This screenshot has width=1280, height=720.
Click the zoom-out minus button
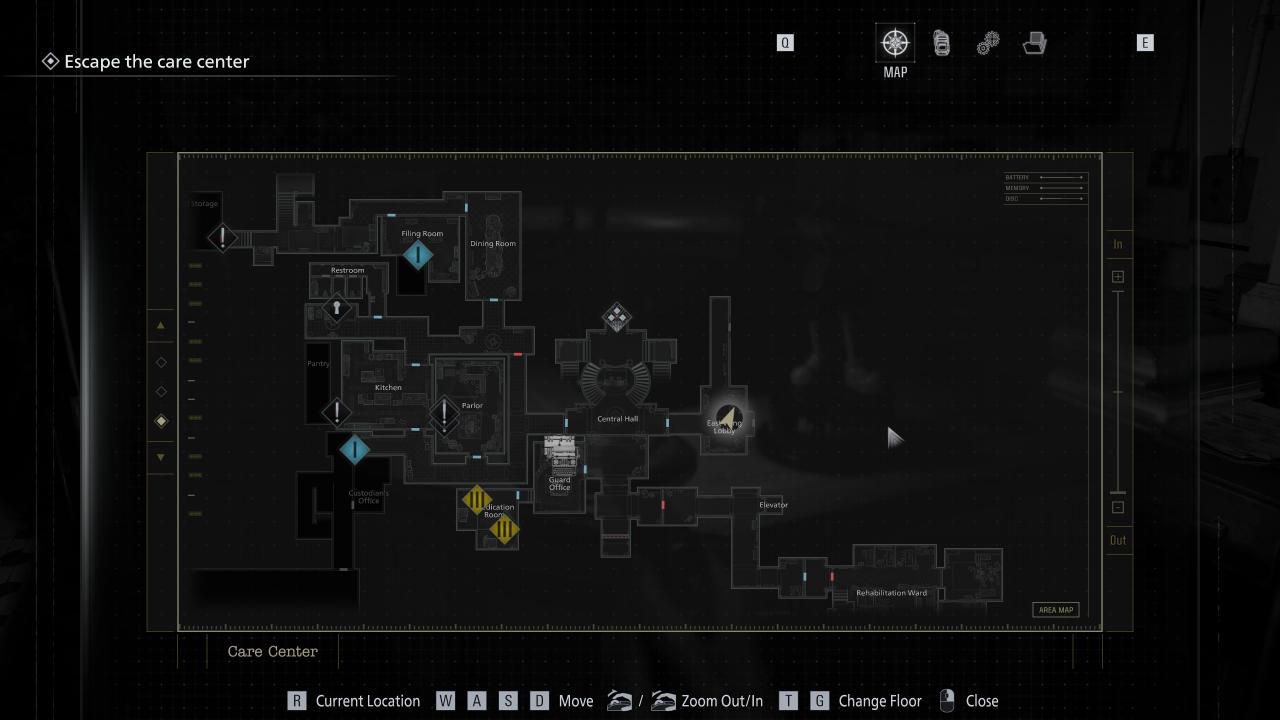tap(1118, 507)
